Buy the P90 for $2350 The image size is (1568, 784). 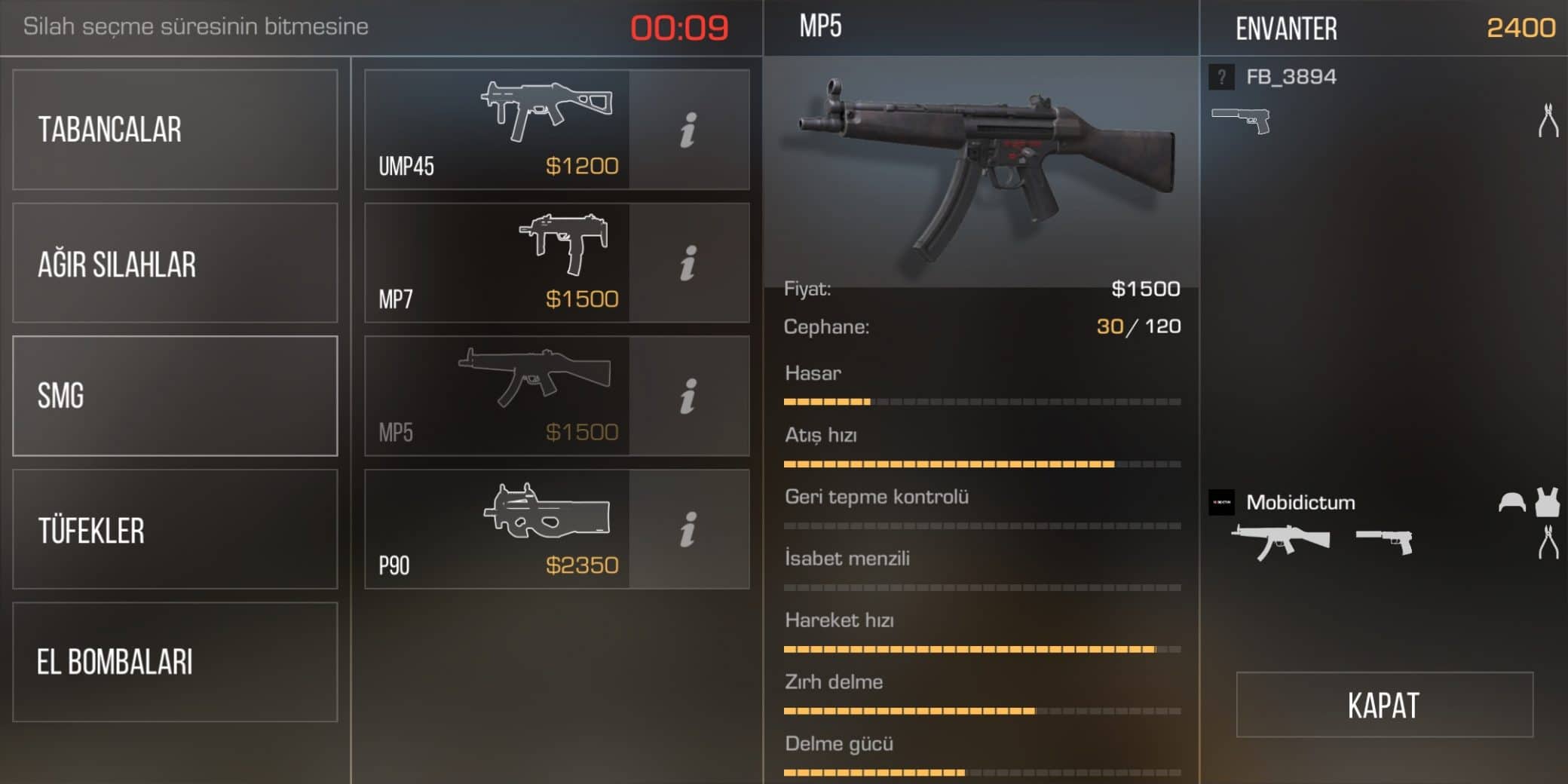click(498, 529)
